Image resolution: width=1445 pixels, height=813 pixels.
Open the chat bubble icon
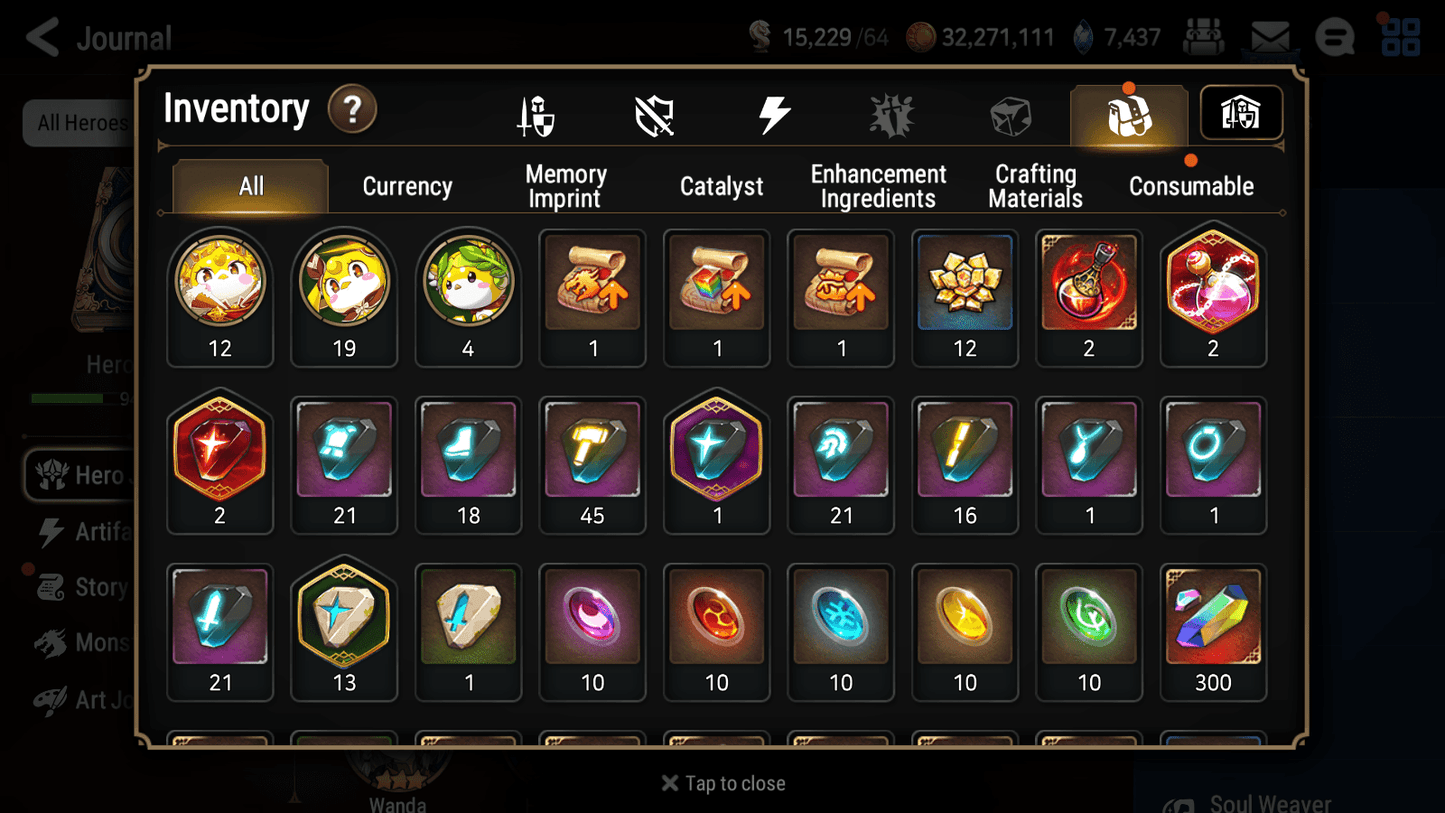[1334, 38]
